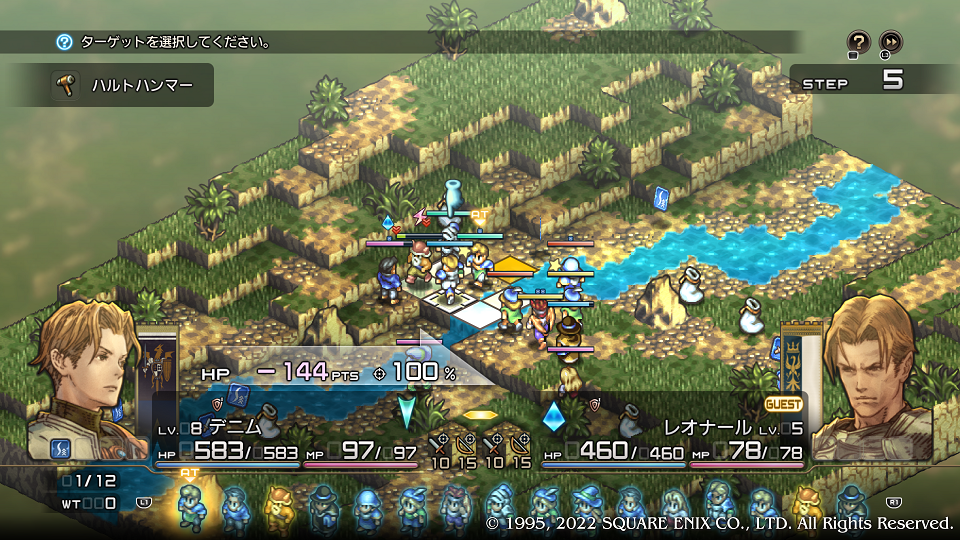Image resolution: width=960 pixels, height=540 pixels.
Task: Toggle the fast-forward button
Action: coord(890,42)
